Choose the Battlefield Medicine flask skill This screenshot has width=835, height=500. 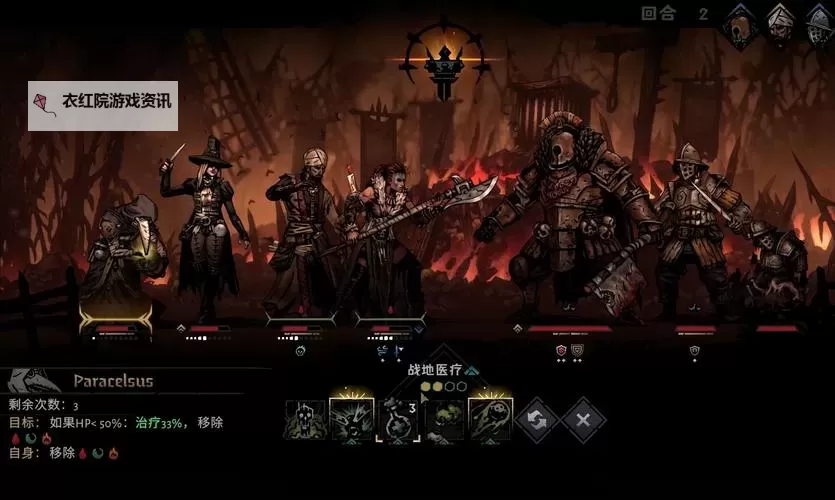coord(398,420)
